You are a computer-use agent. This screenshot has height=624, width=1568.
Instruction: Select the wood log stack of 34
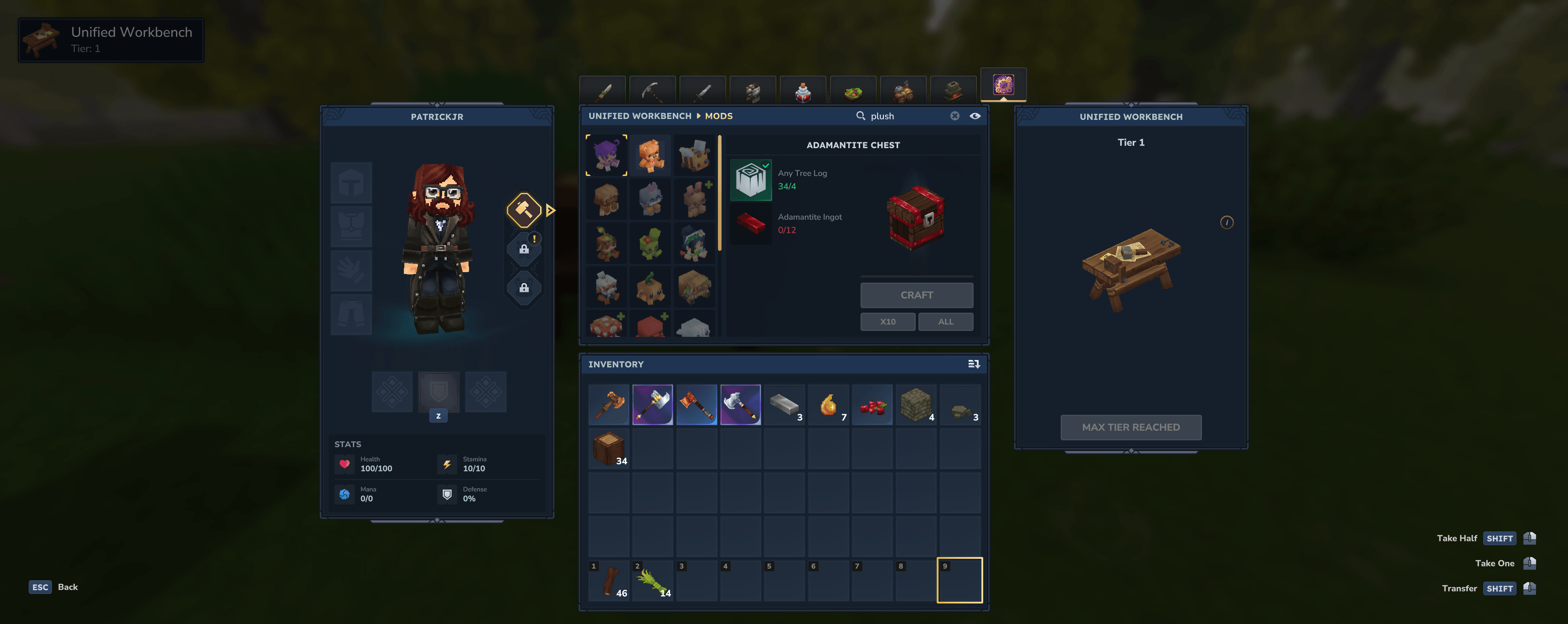click(x=609, y=449)
